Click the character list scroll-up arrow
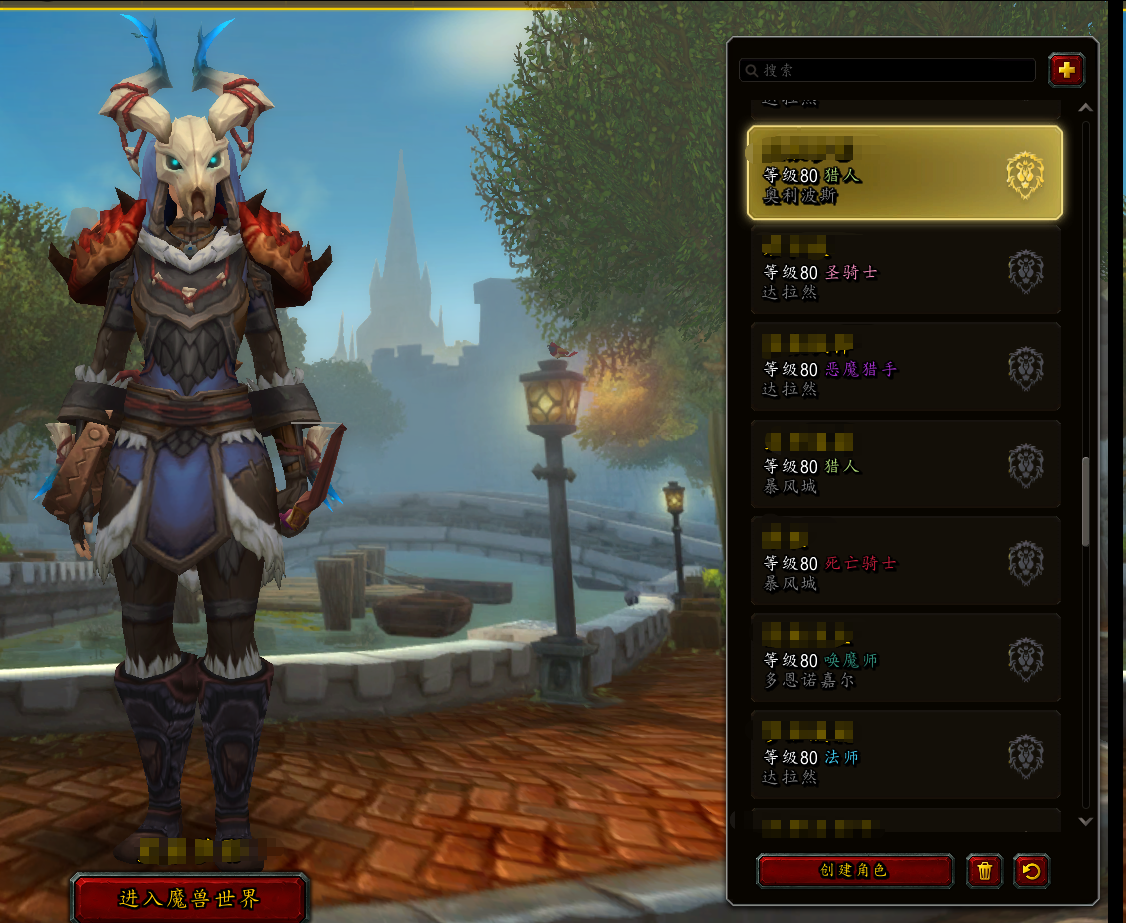The width and height of the screenshot is (1126, 923). point(1085,108)
